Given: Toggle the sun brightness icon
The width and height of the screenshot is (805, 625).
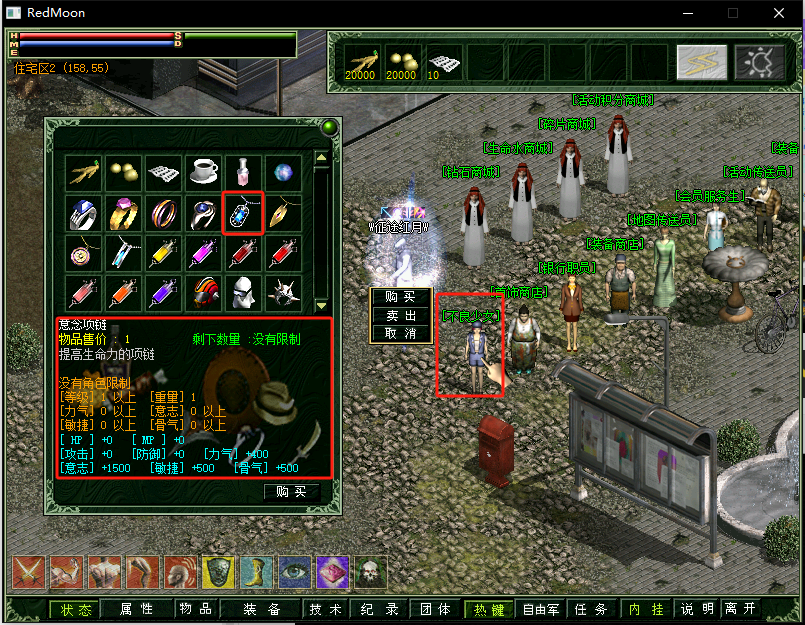Looking at the screenshot, I should tap(760, 62).
